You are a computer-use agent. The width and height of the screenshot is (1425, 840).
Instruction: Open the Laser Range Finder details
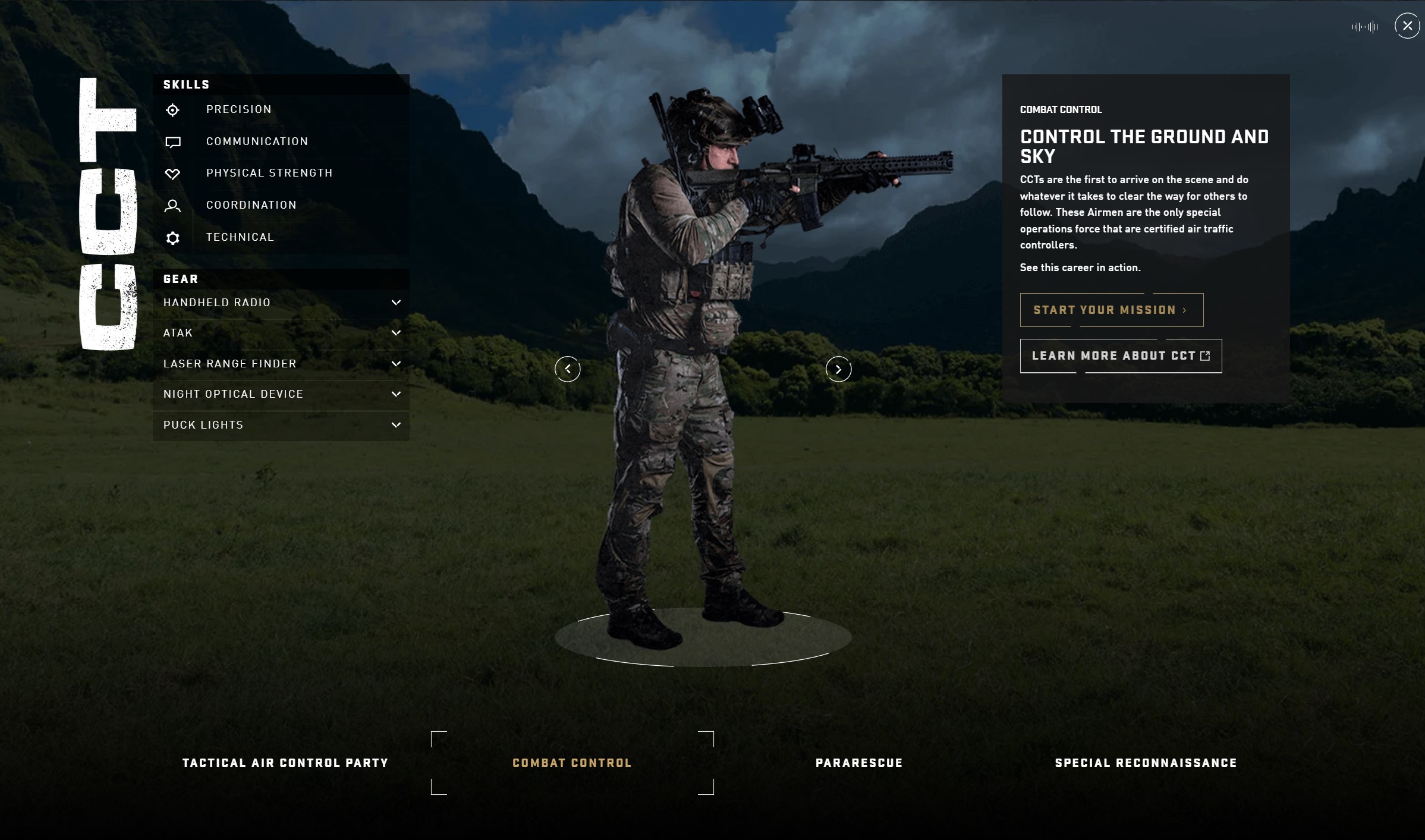click(x=281, y=364)
